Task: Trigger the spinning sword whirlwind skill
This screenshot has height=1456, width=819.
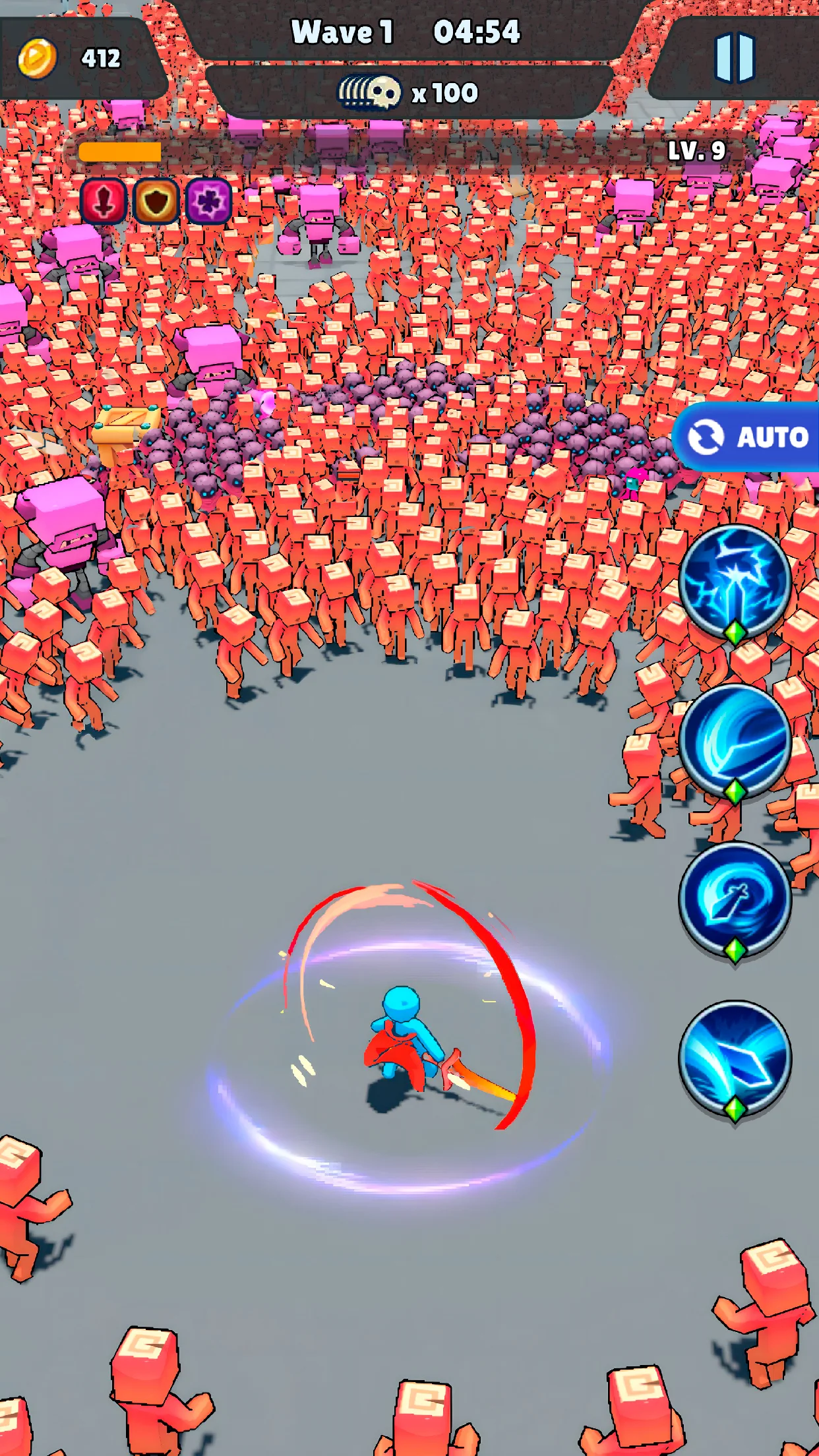Action: coord(735,898)
